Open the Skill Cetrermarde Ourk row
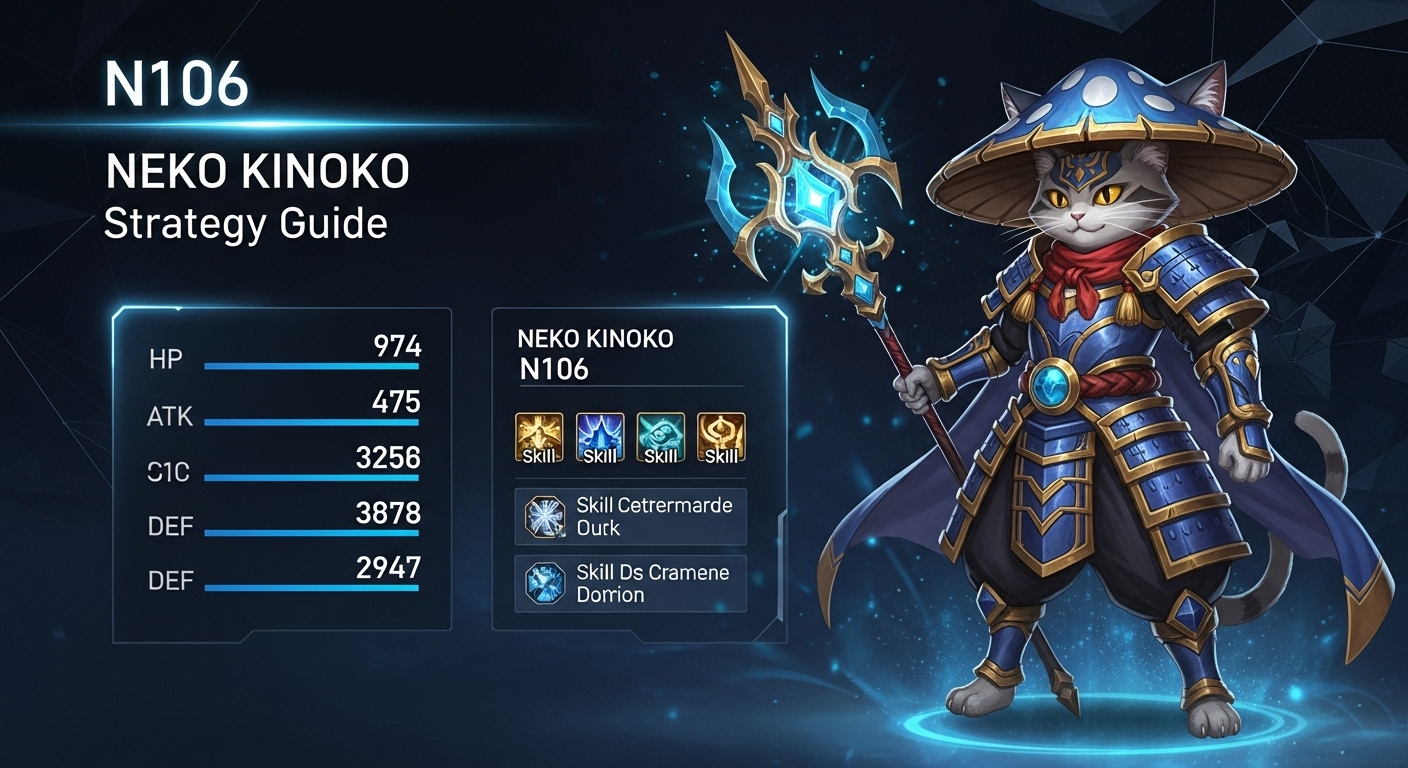This screenshot has width=1408, height=768. tap(630, 517)
